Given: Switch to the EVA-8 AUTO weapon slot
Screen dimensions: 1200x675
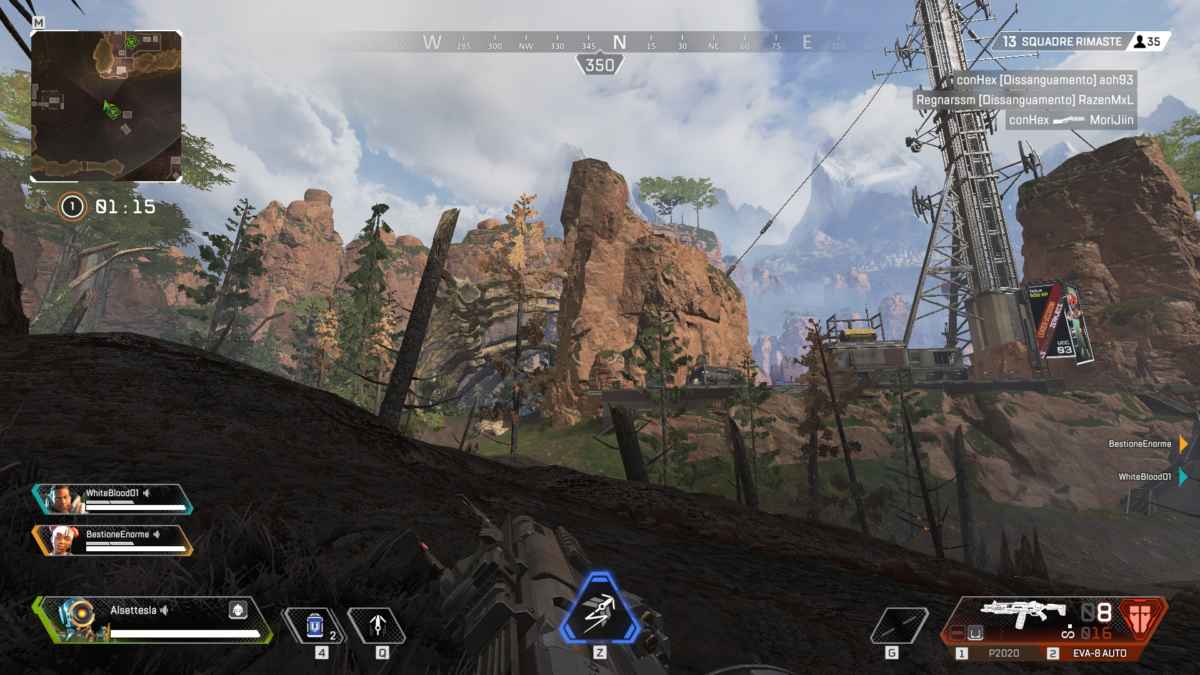Looking at the screenshot, I should click(x=1090, y=653).
